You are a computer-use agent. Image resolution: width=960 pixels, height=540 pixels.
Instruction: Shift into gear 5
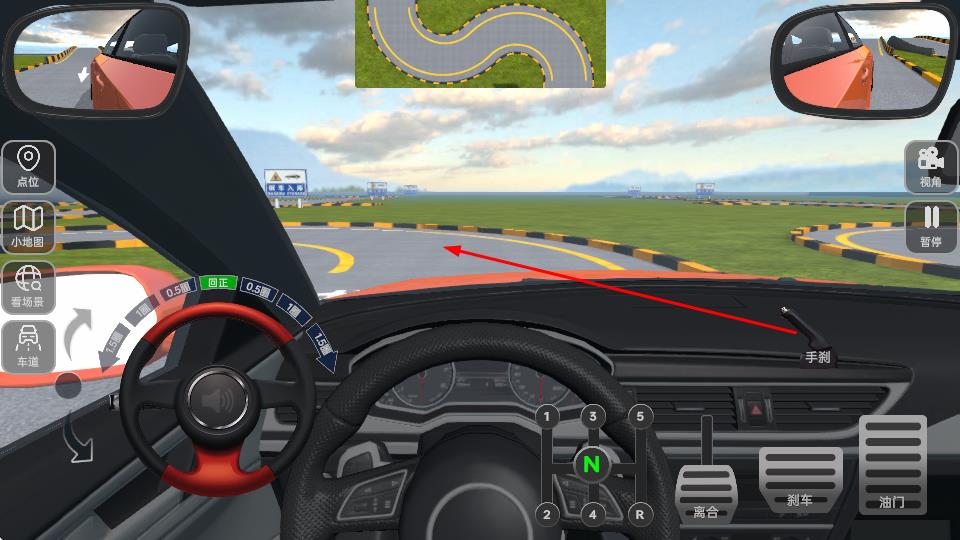tap(639, 416)
